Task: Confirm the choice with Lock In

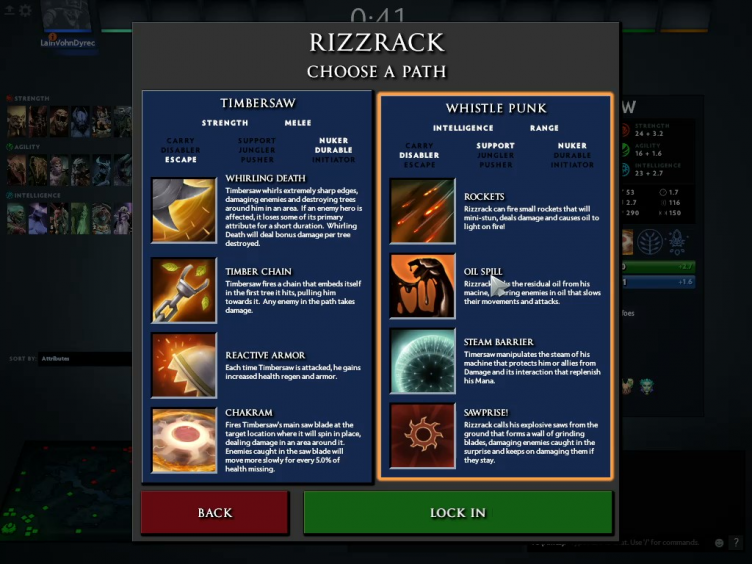Action: (x=458, y=513)
